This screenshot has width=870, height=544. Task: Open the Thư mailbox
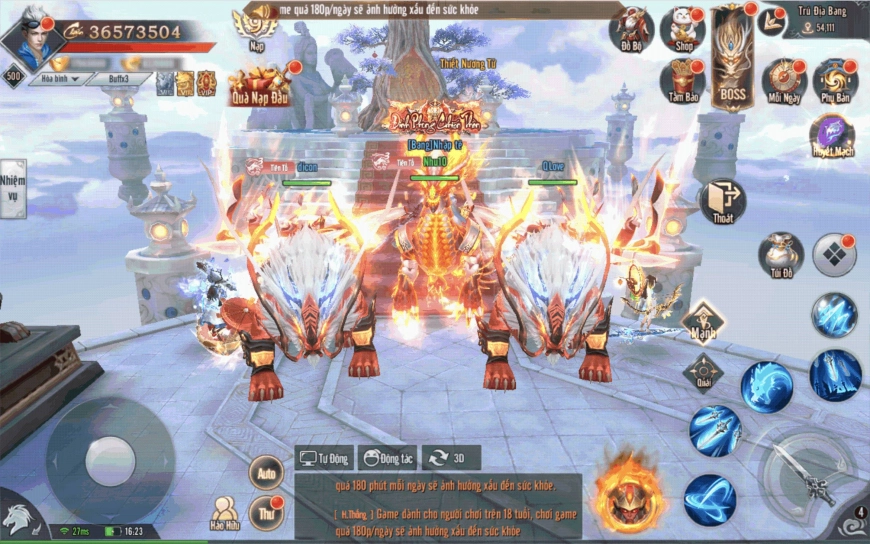265,511
